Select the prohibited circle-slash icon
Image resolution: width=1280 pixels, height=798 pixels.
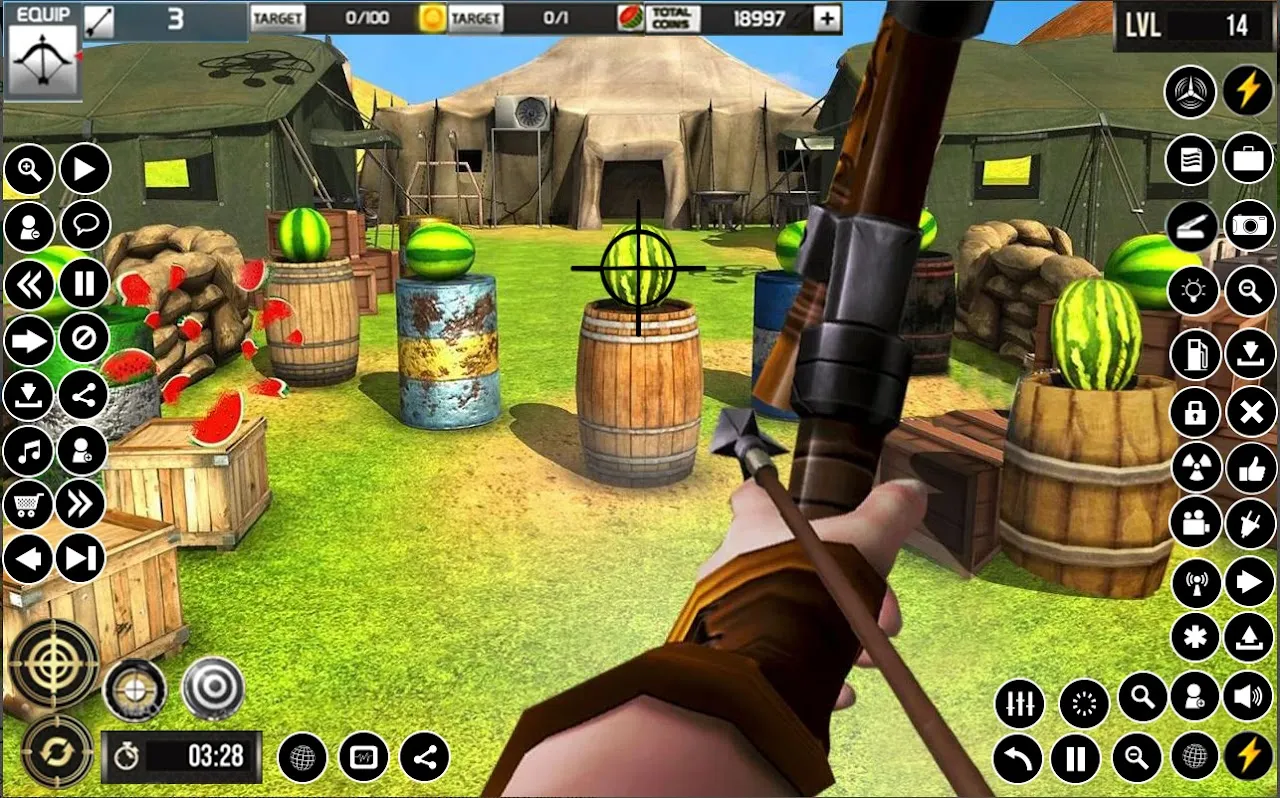[x=84, y=341]
